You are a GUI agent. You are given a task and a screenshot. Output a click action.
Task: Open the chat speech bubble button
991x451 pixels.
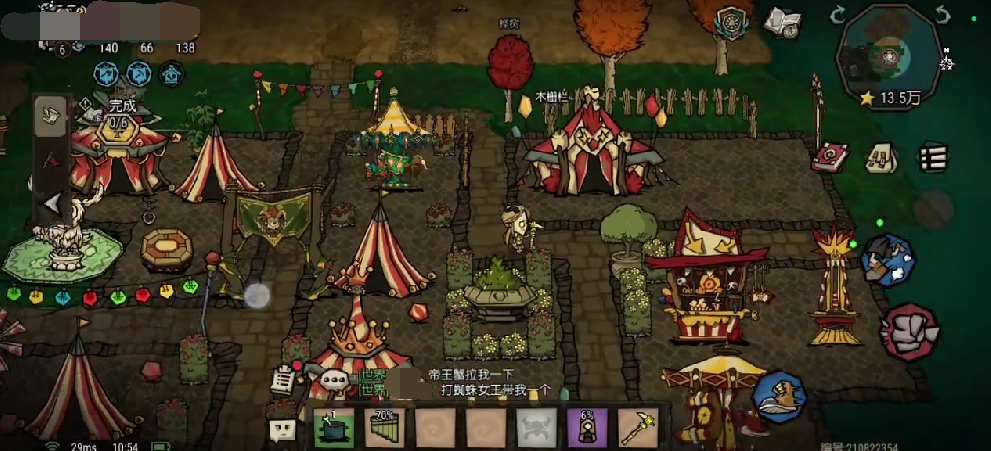[x=283, y=431]
